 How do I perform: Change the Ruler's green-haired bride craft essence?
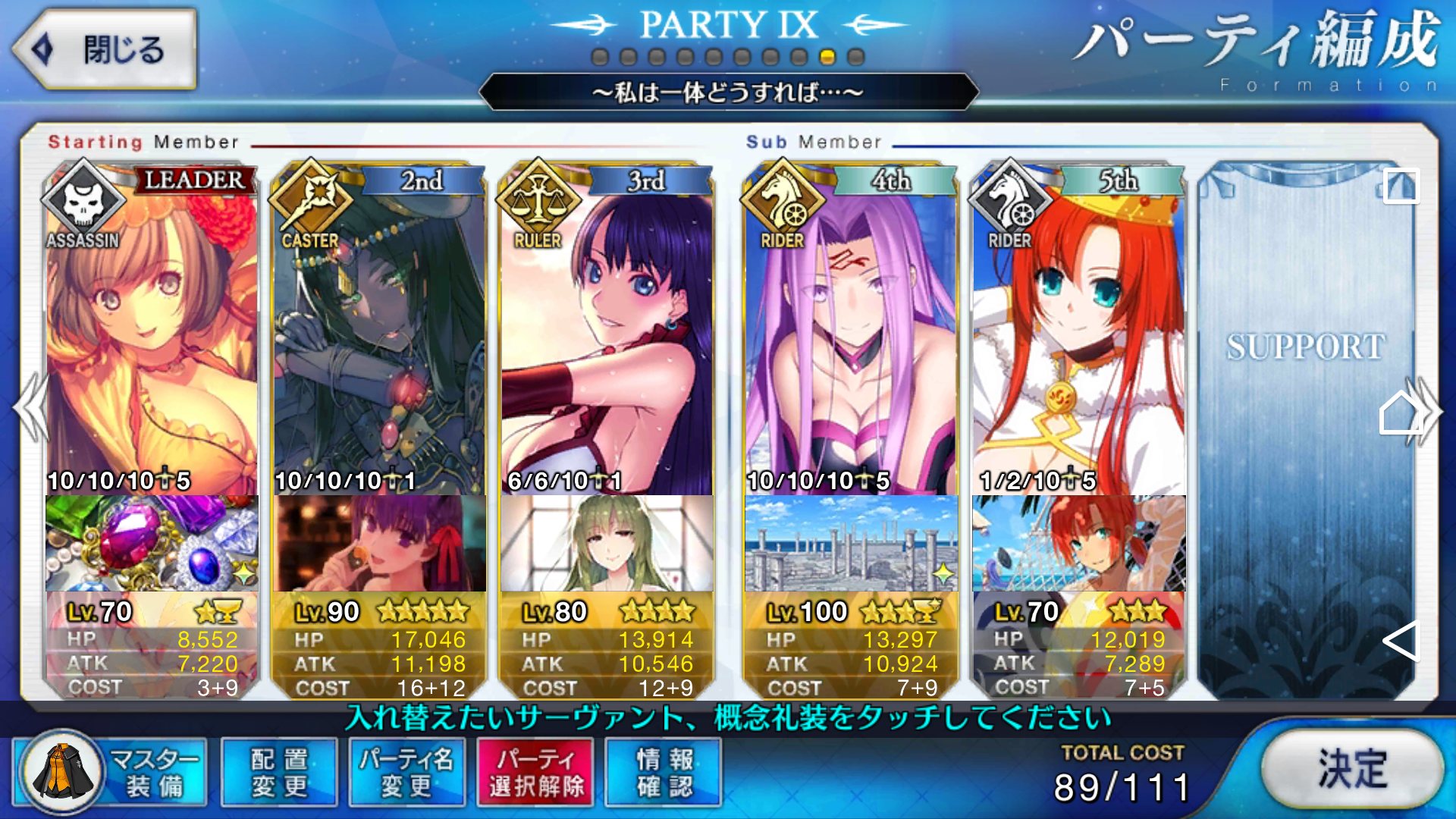[x=607, y=543]
